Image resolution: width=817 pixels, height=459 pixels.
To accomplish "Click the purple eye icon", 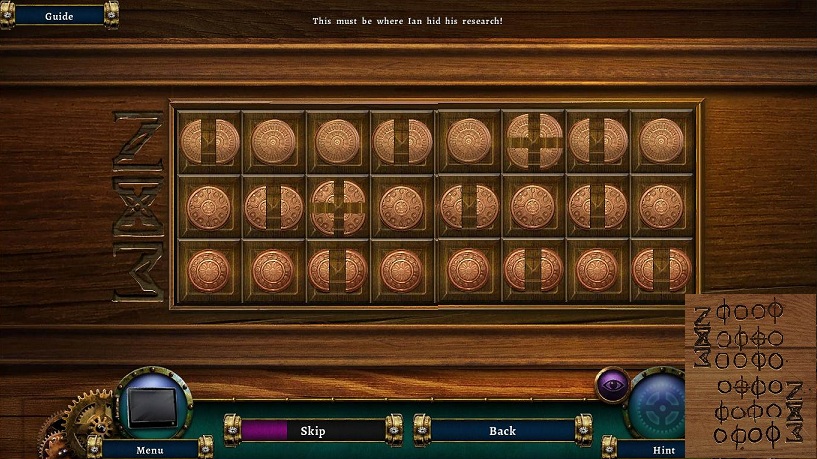I will (612, 384).
